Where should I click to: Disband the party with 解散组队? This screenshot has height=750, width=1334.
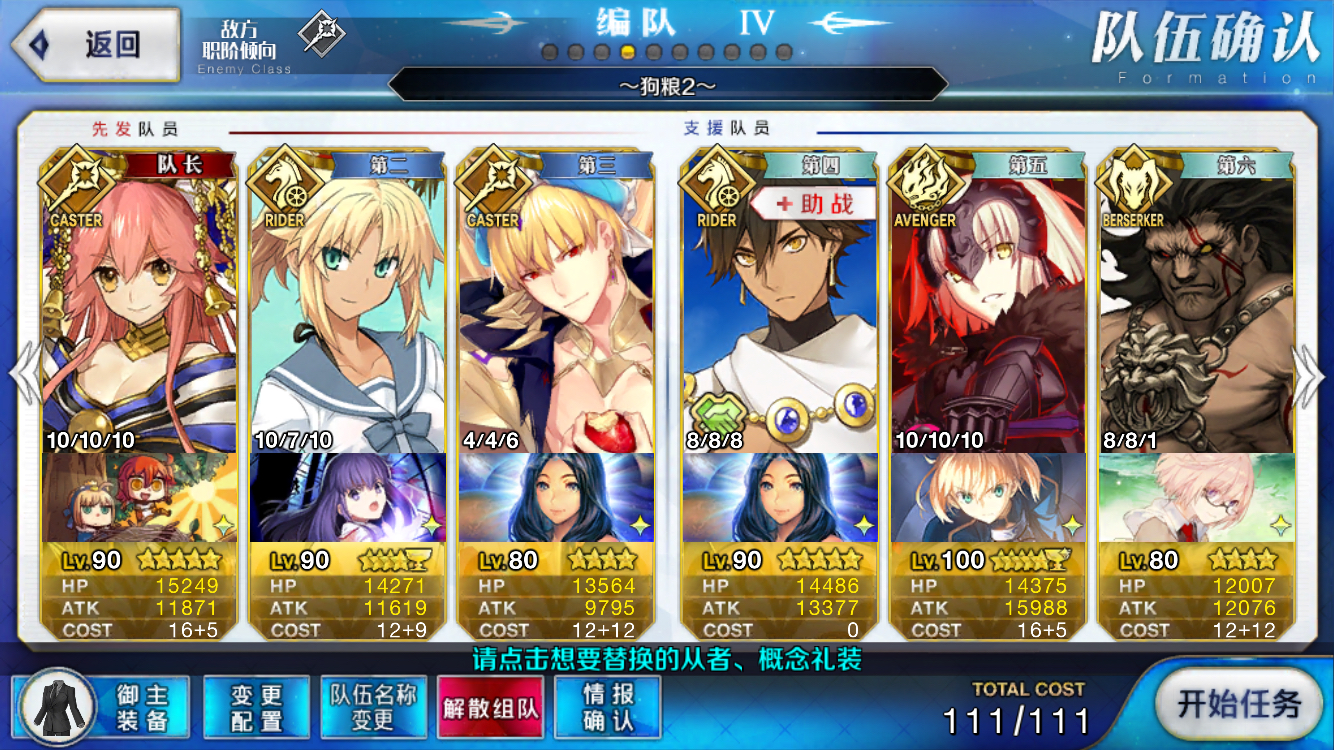point(490,707)
